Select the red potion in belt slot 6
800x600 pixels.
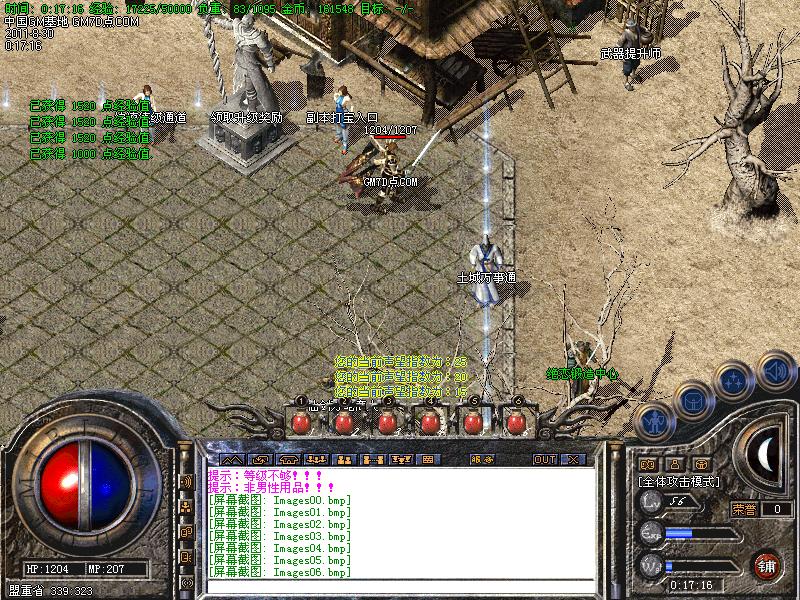(516, 423)
